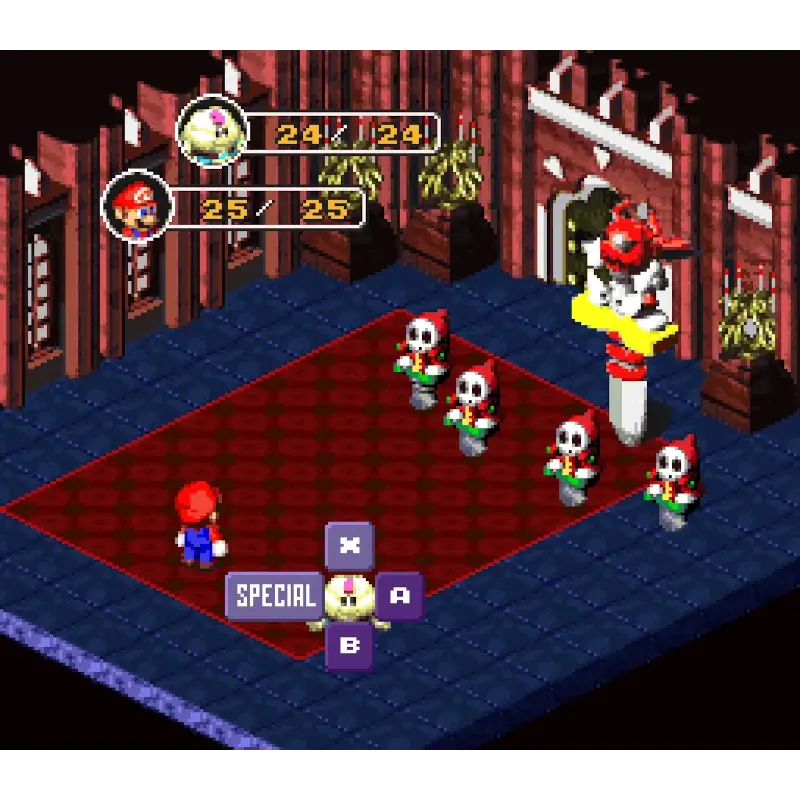This screenshot has width=800, height=800.
Task: Choose the SPECIAL battle command
Action: tap(274, 596)
